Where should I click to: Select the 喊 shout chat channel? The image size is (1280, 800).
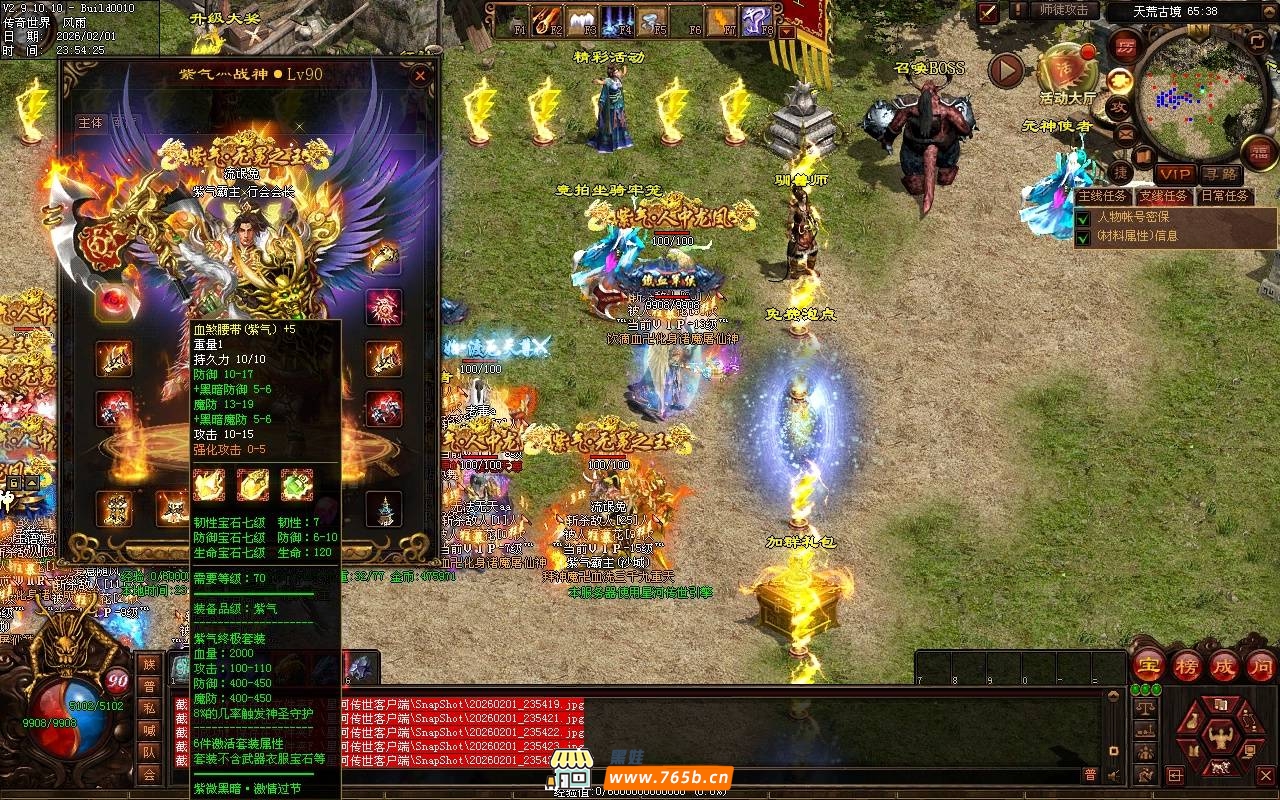point(149,730)
